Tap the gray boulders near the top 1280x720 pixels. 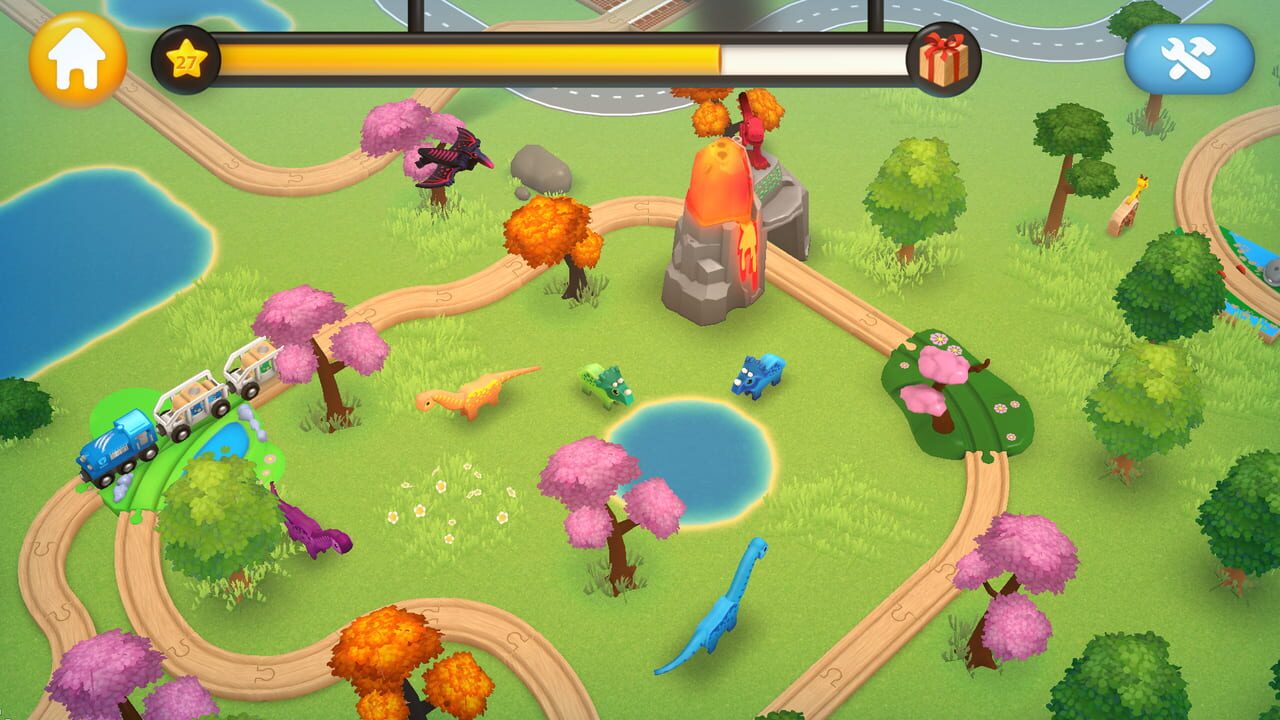click(x=543, y=170)
